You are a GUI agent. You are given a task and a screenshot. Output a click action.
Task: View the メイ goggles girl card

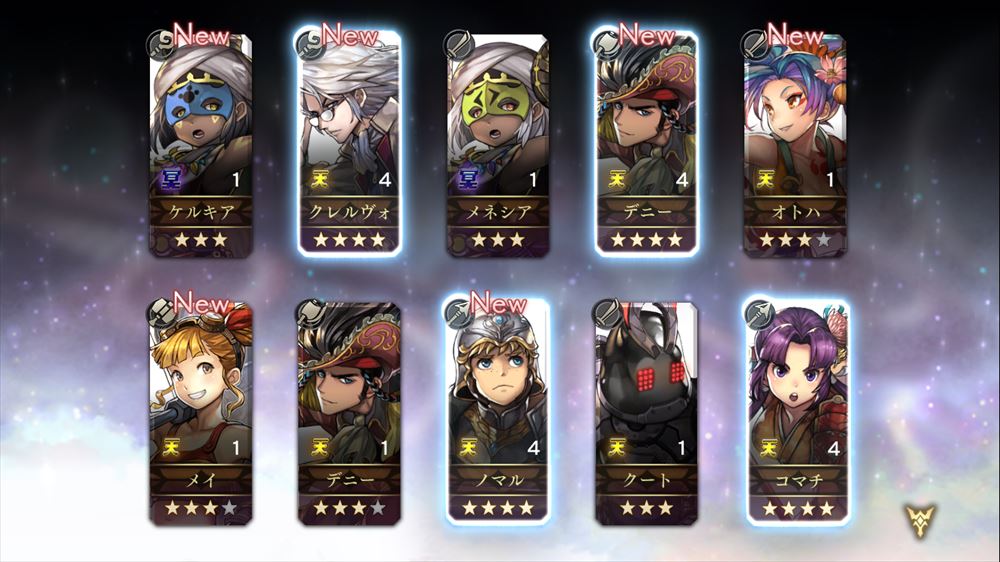(200, 412)
